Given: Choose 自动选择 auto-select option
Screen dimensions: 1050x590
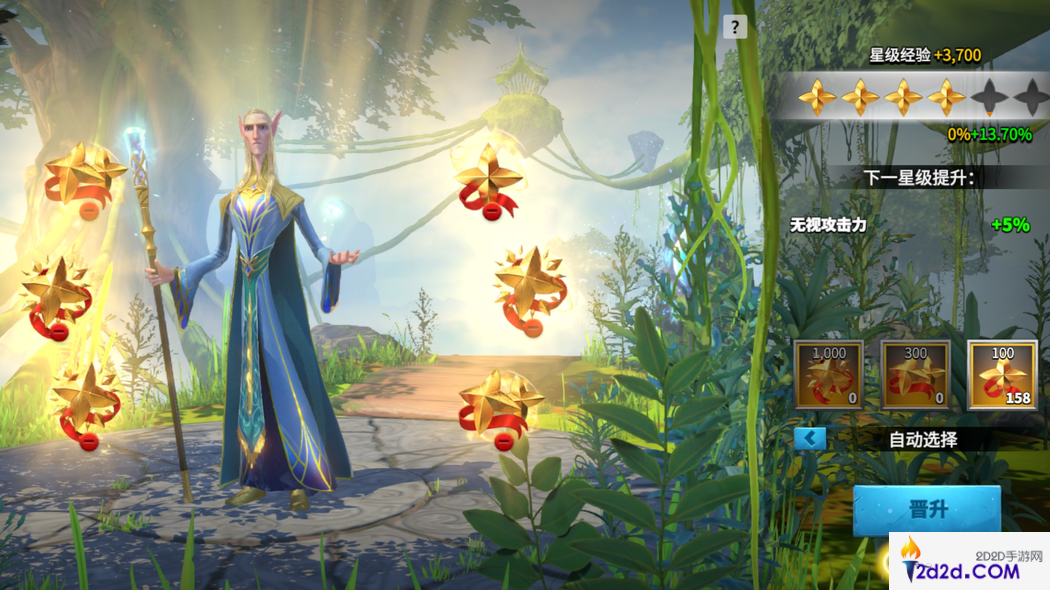Looking at the screenshot, I should point(923,439).
